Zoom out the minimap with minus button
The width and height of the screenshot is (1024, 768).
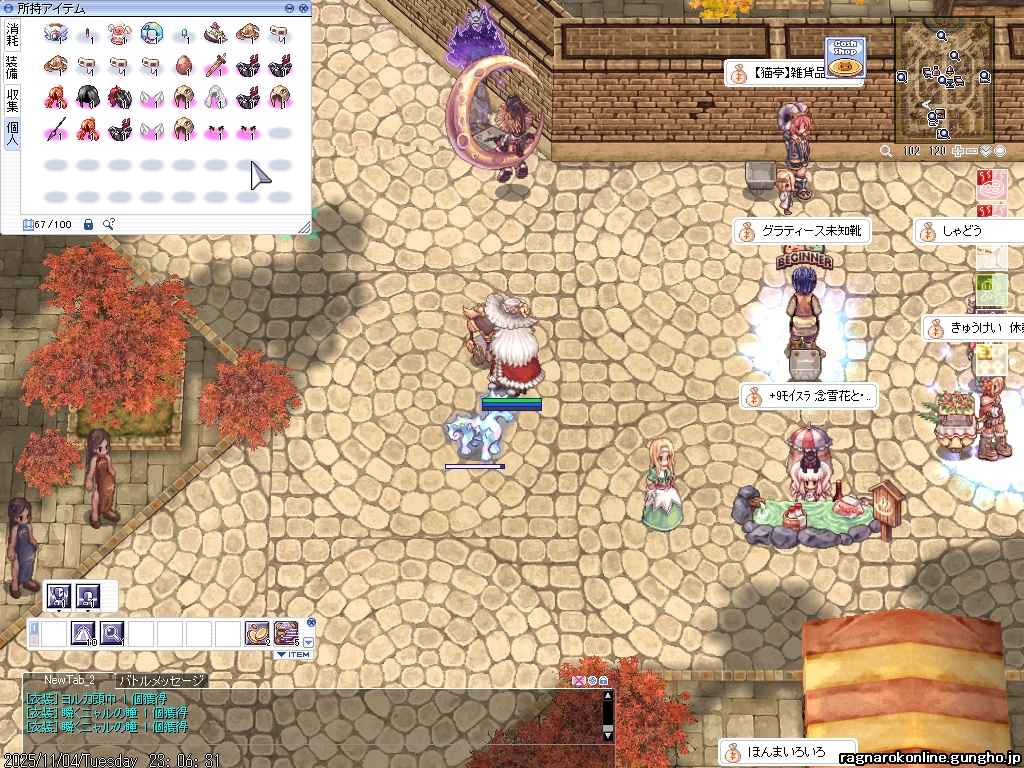(x=972, y=151)
